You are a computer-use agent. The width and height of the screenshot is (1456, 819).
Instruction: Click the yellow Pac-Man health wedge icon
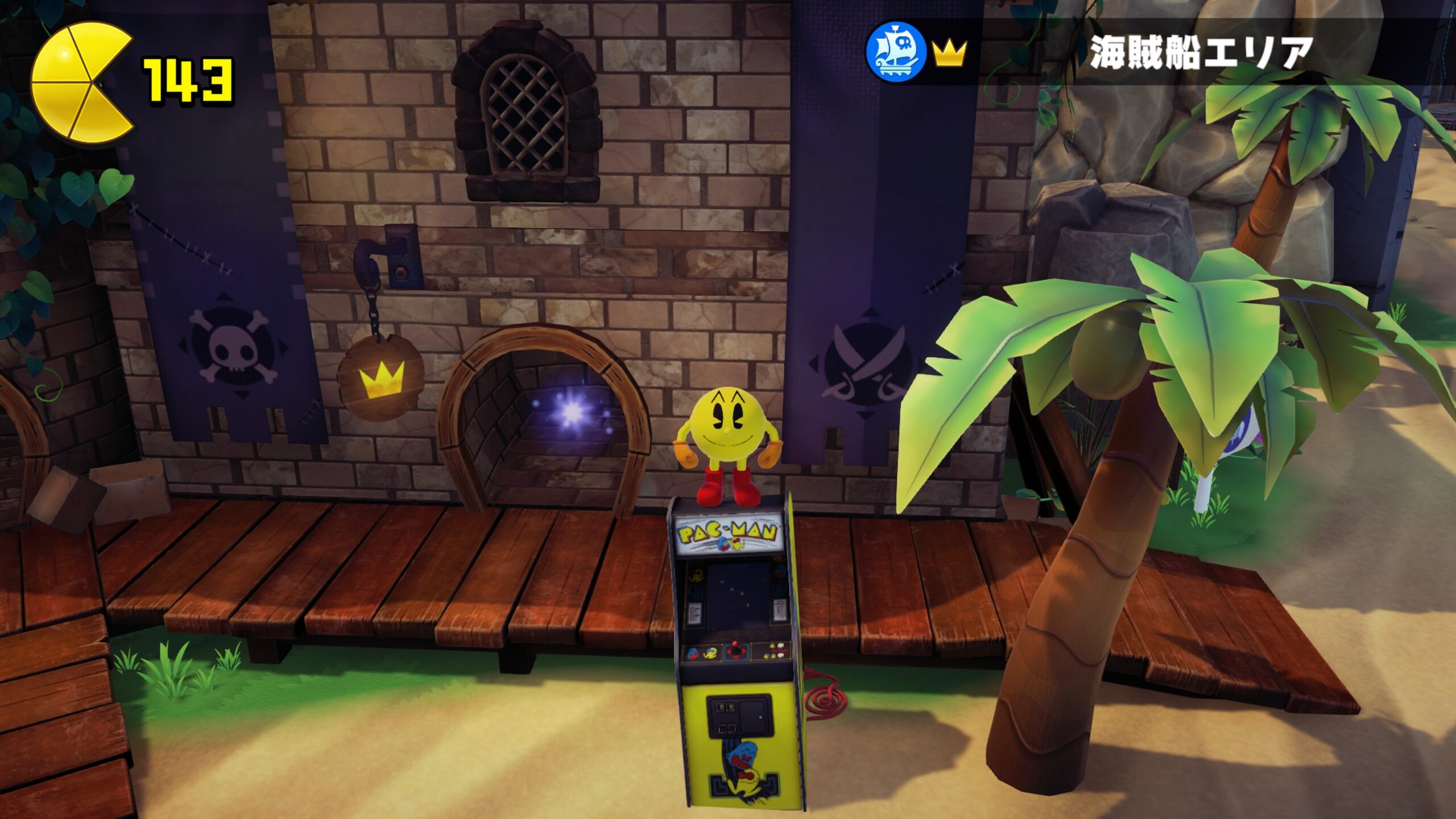(80, 83)
